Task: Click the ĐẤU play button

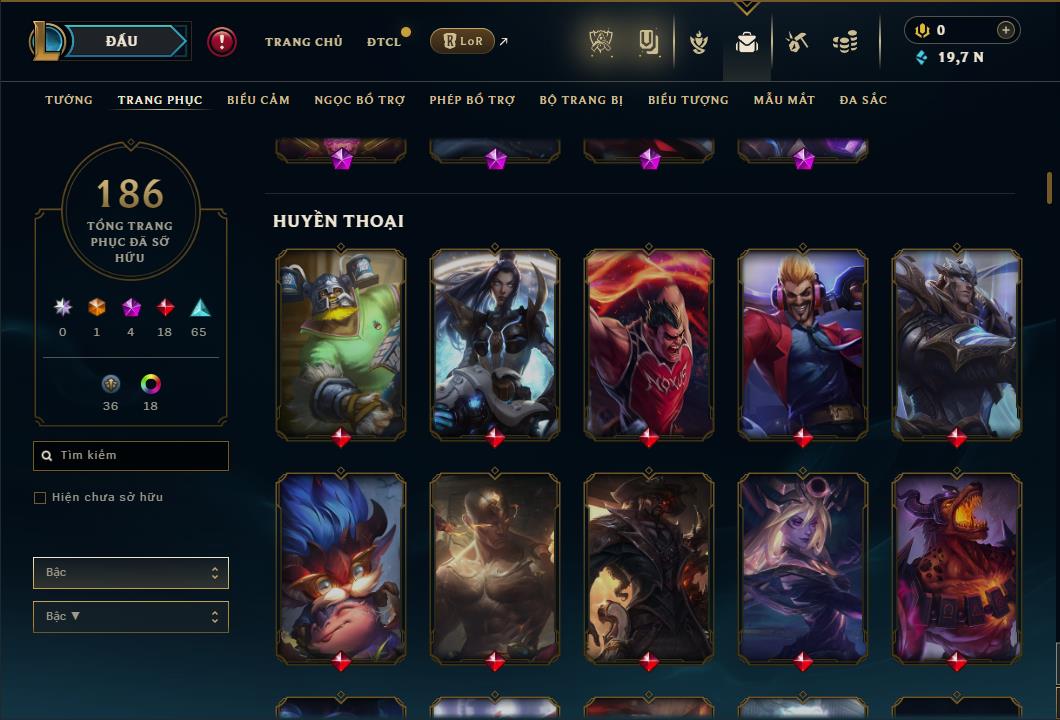Action: click(122, 41)
